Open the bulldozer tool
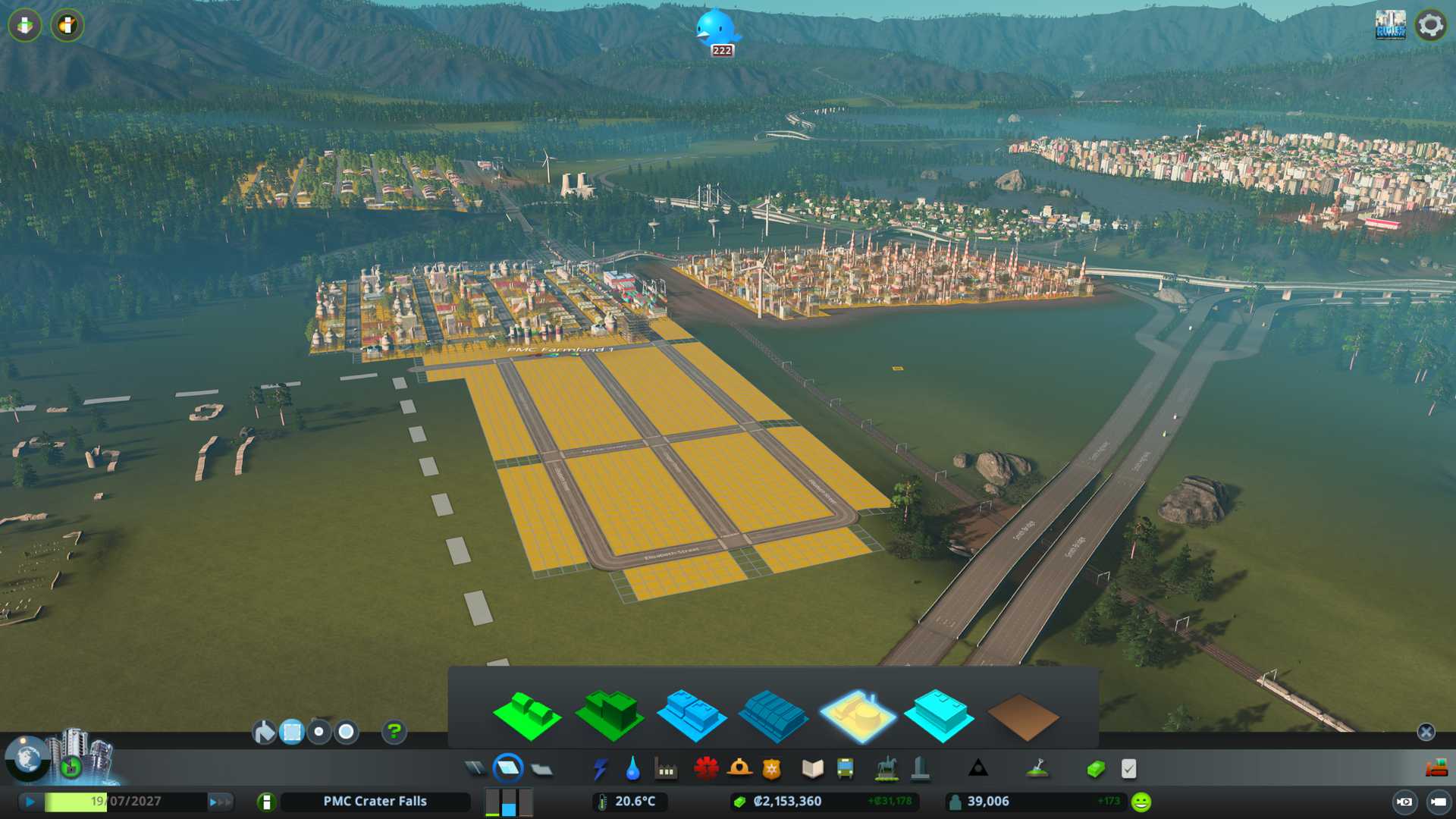This screenshot has height=819, width=1456. click(x=1436, y=769)
